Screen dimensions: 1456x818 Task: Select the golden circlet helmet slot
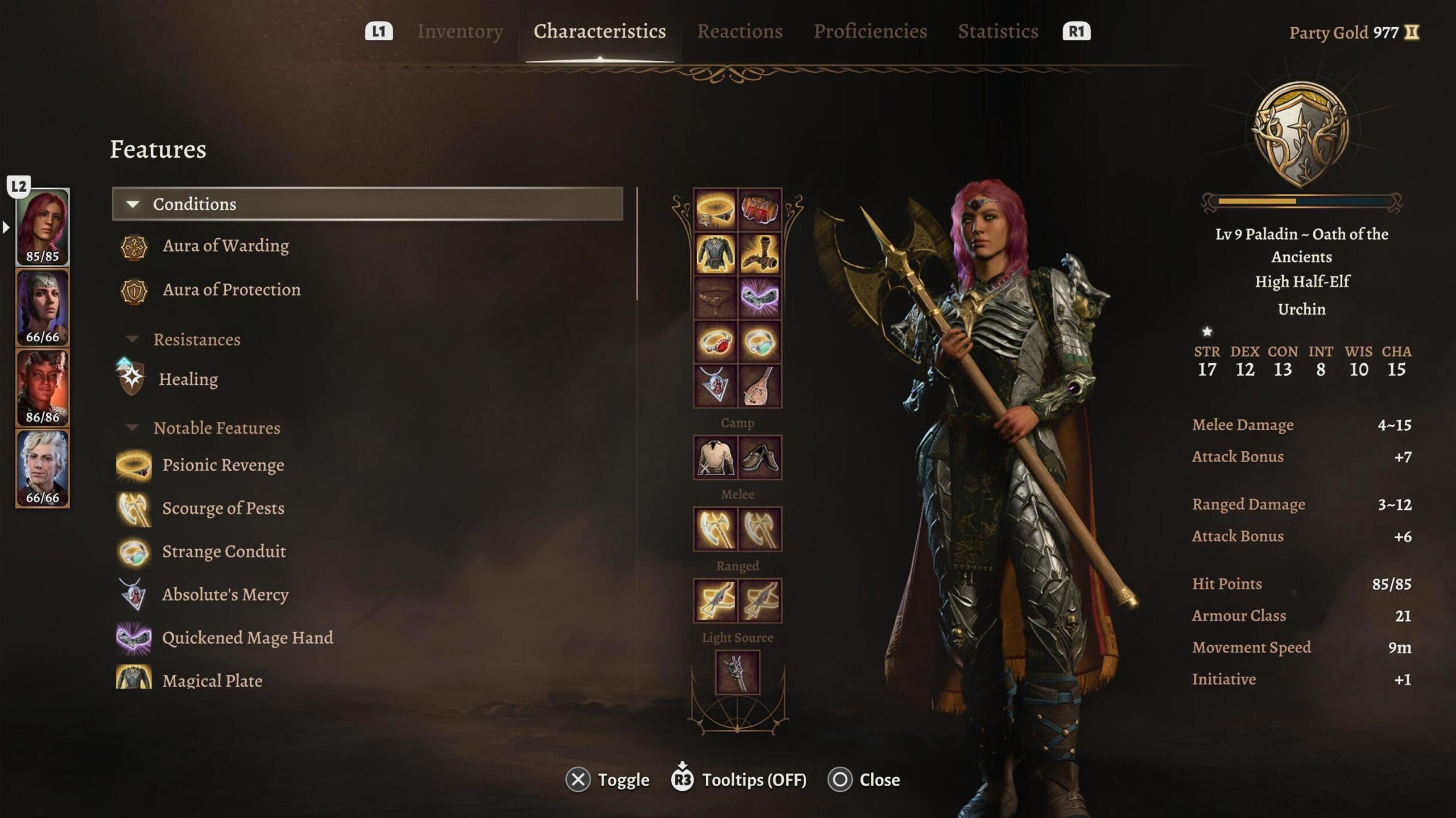(x=715, y=210)
